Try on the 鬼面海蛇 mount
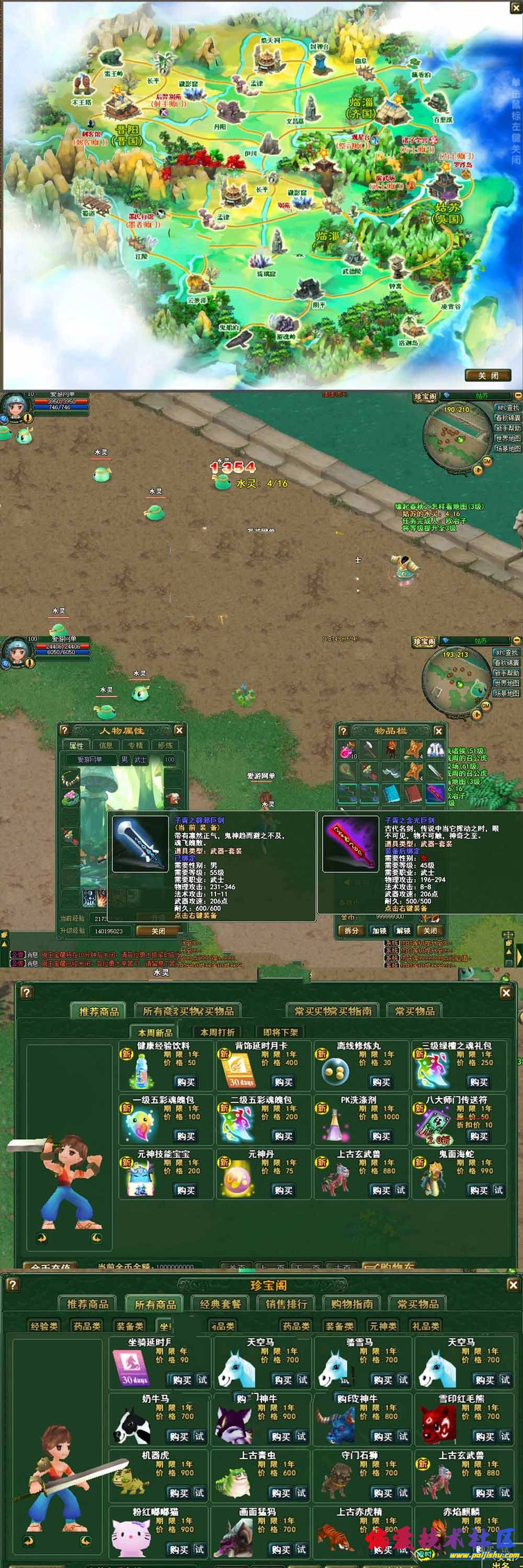This screenshot has height=1568, width=523. (498, 1190)
